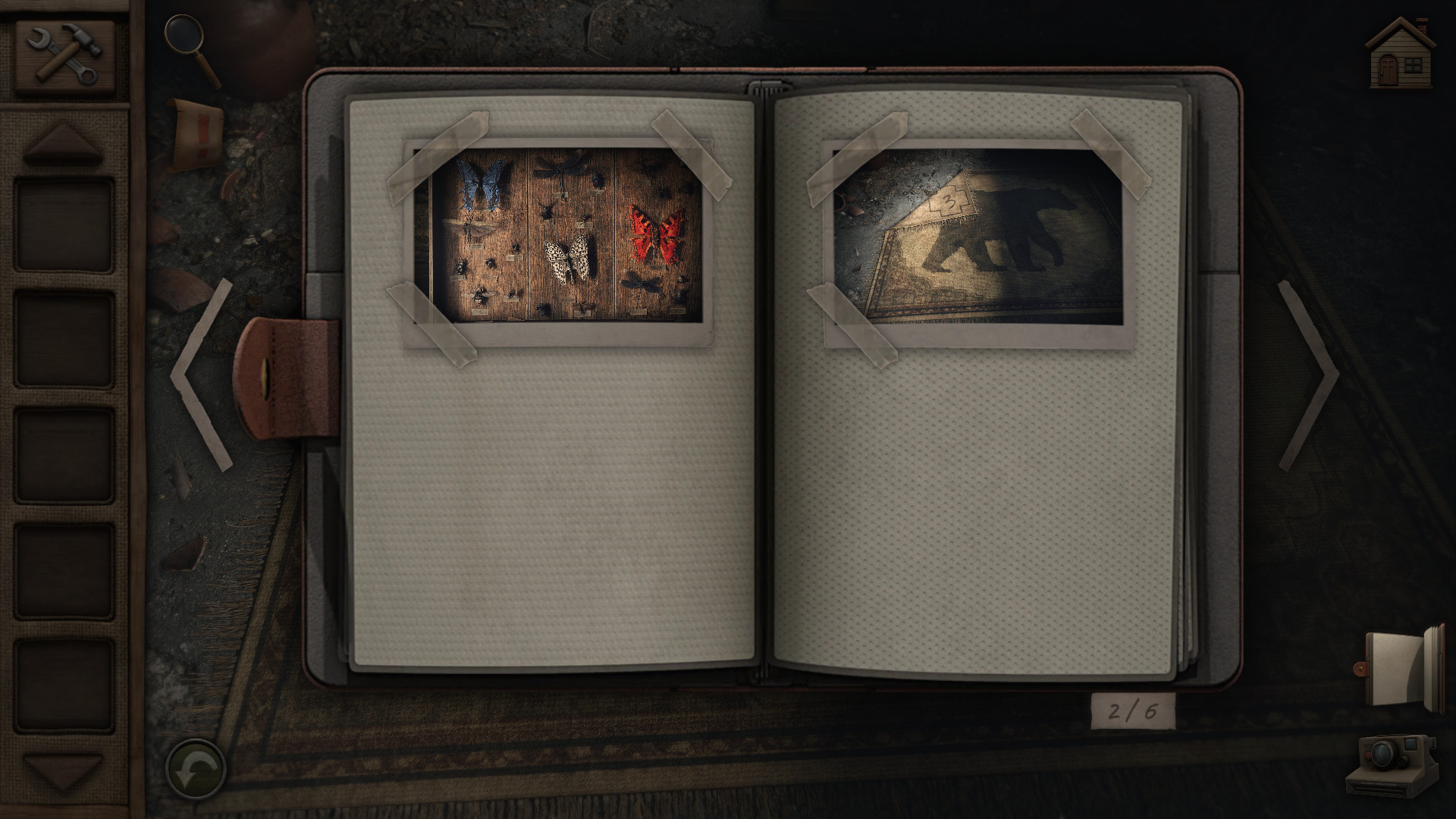Screen dimensions: 1456x819
Task: Move the inventory list down
Action: pos(63,771)
